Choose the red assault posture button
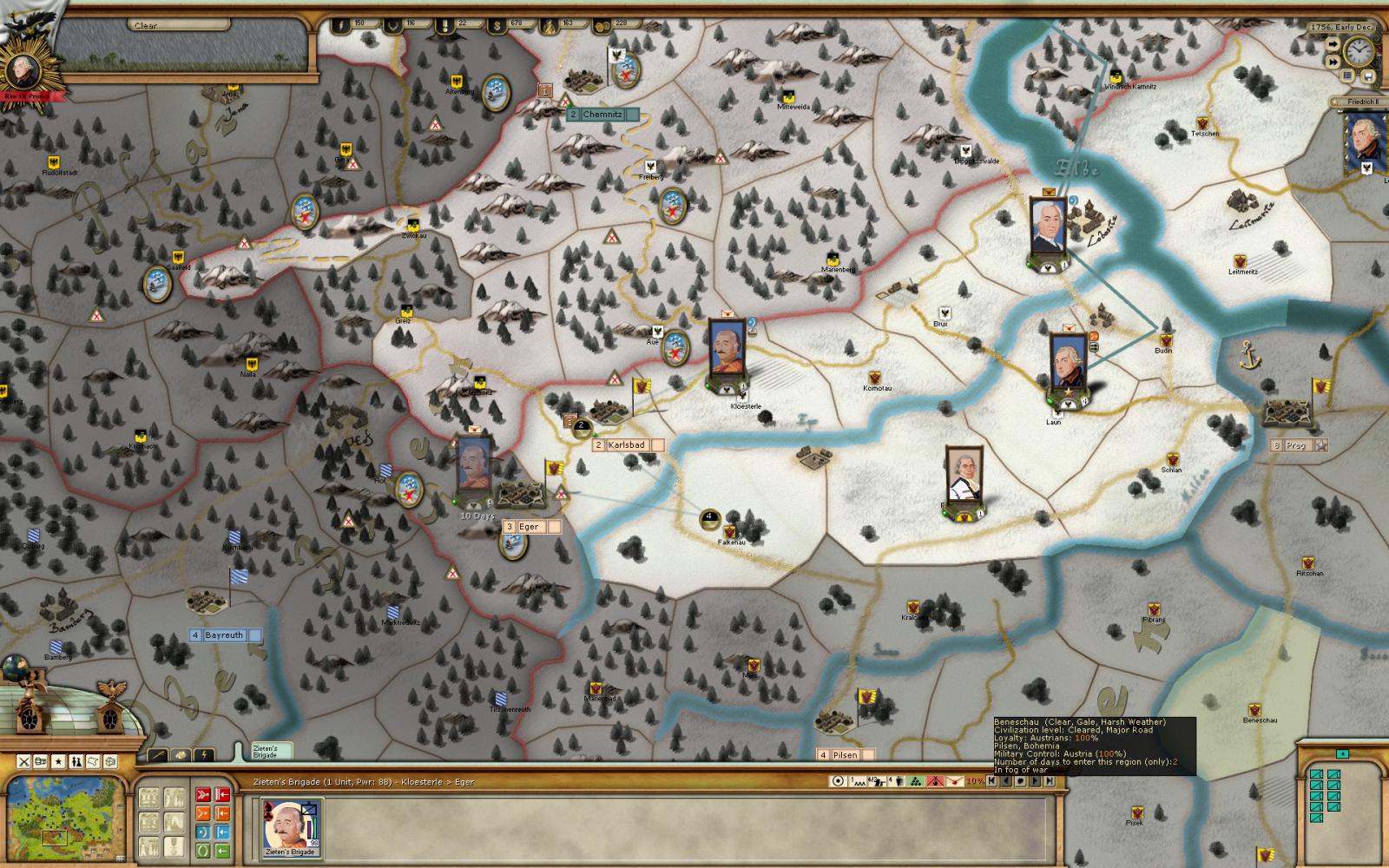Image resolution: width=1389 pixels, height=868 pixels. click(202, 793)
